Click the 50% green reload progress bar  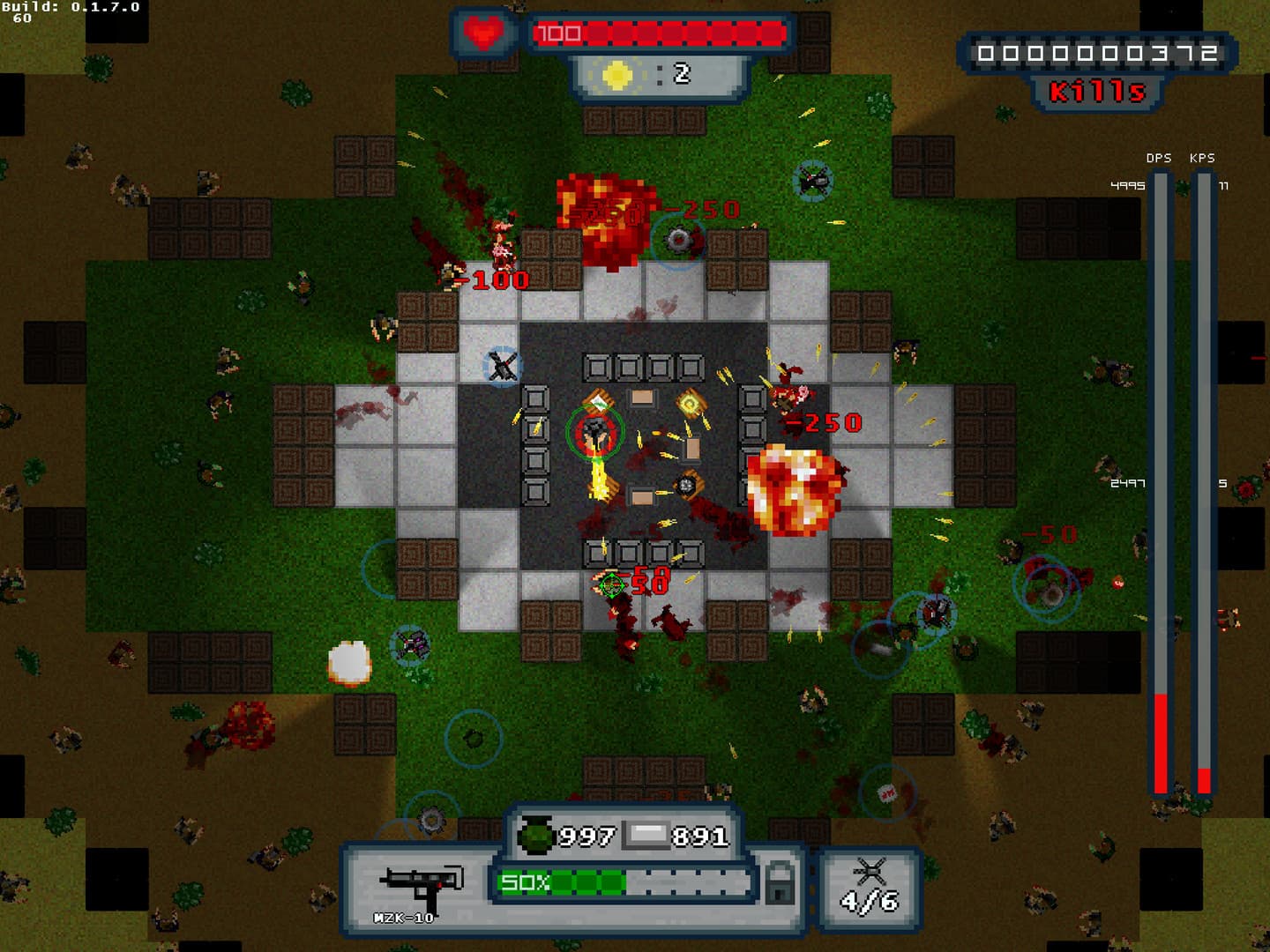564,881
